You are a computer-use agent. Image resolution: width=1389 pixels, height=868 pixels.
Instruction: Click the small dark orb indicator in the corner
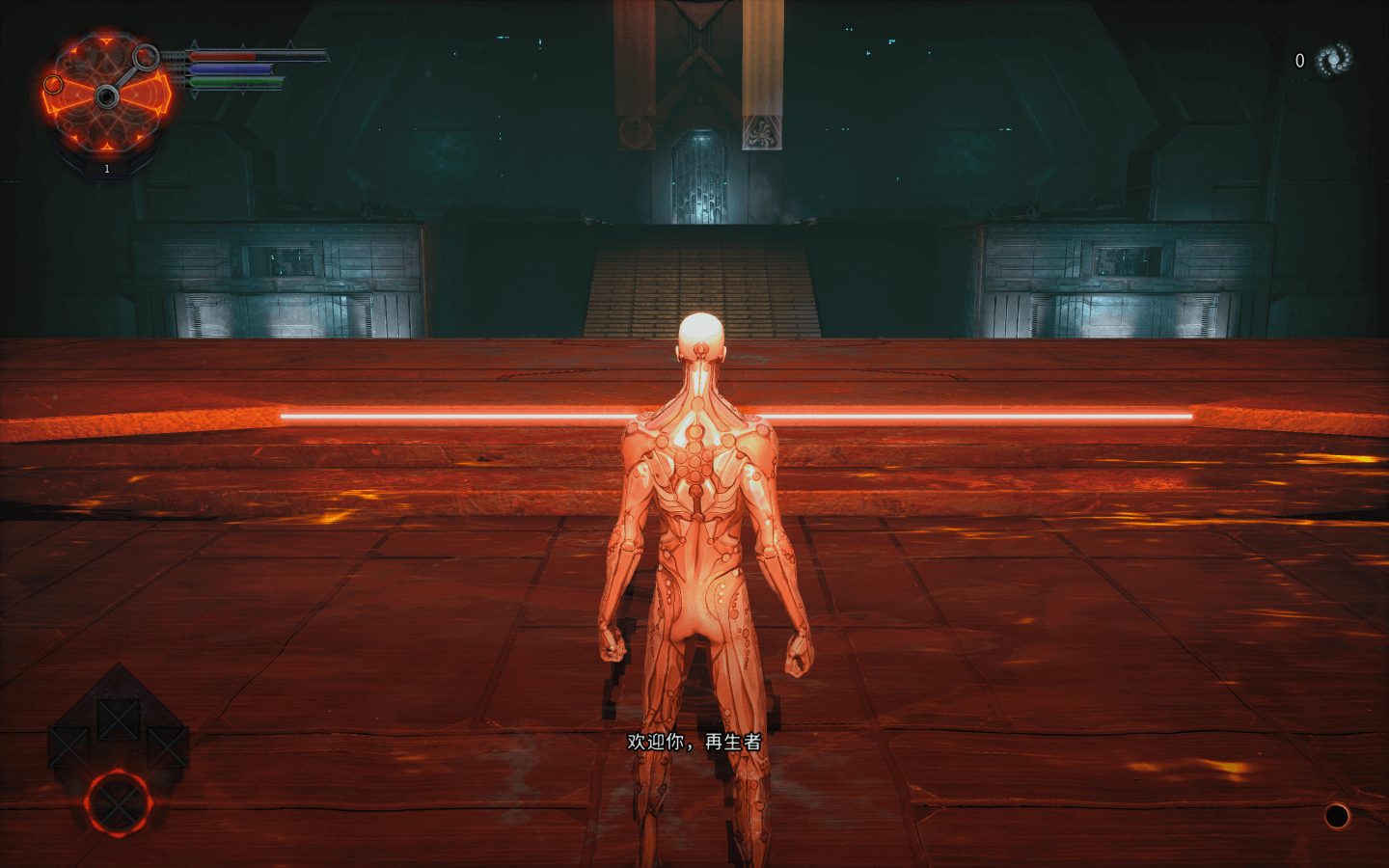(x=1336, y=816)
